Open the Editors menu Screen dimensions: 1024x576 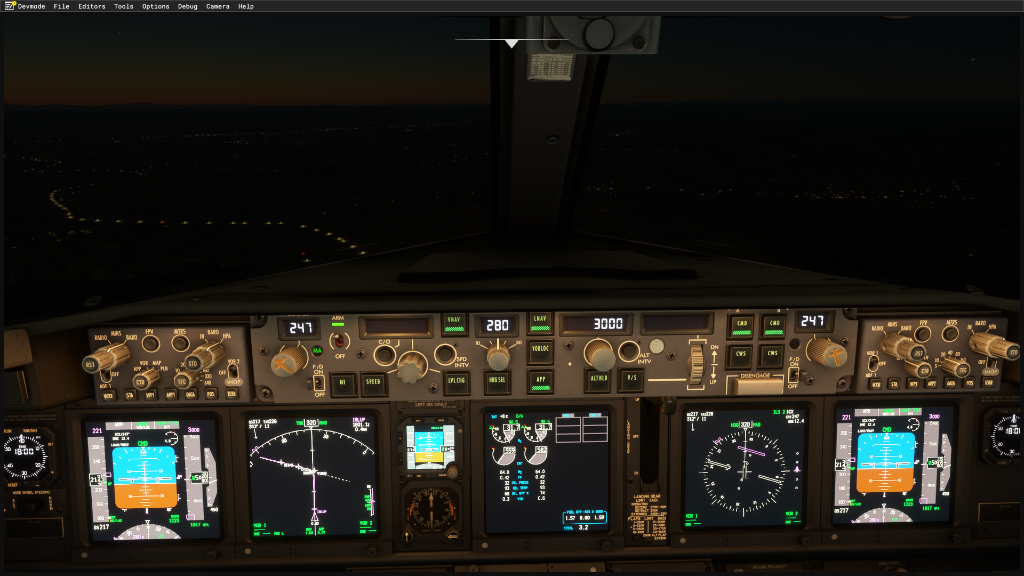(x=91, y=6)
